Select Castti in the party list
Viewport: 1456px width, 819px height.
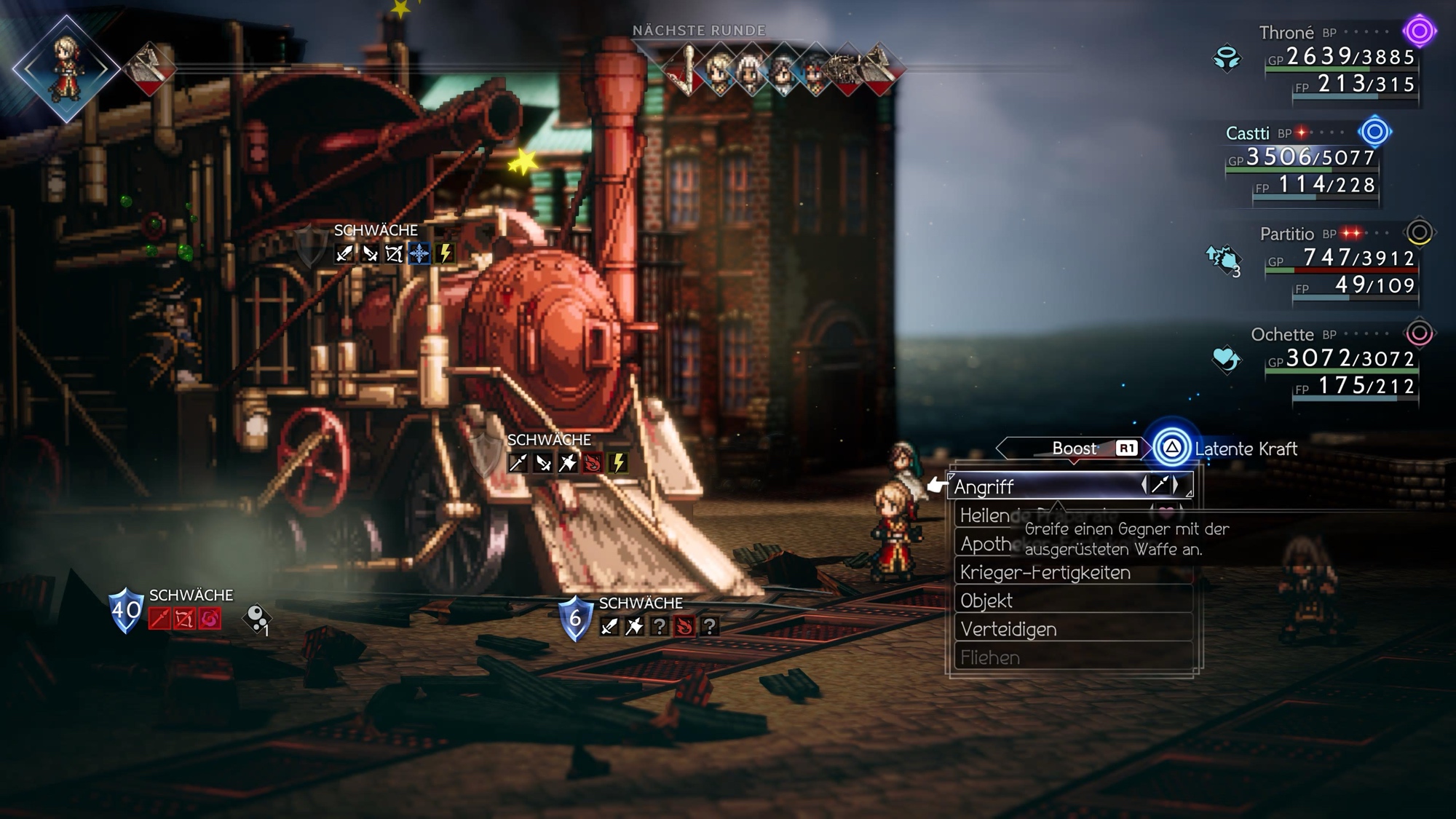pyautogui.click(x=1247, y=133)
